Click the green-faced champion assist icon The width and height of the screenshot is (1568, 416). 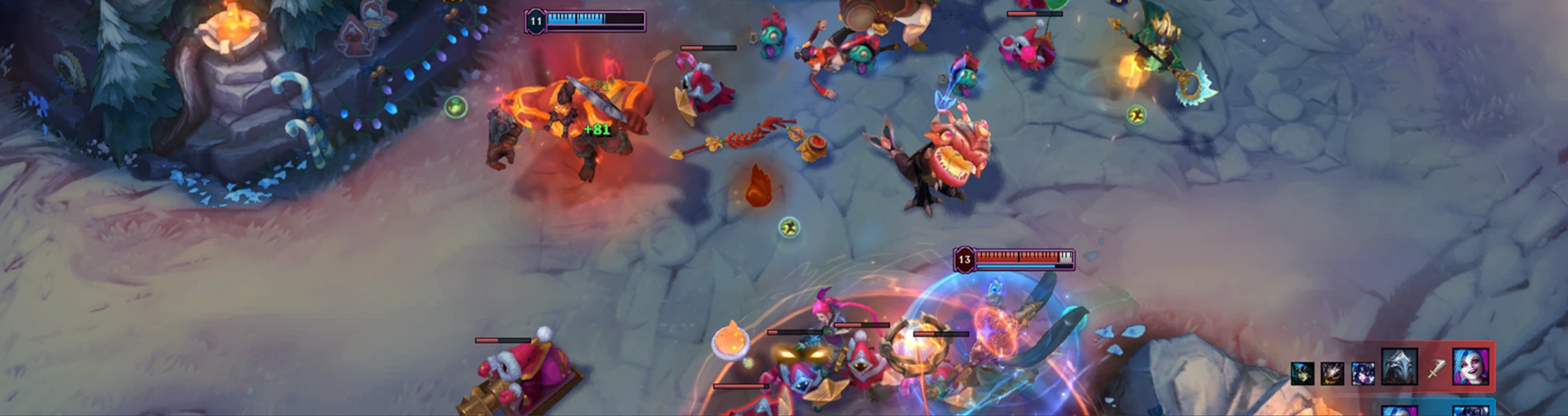(1303, 374)
